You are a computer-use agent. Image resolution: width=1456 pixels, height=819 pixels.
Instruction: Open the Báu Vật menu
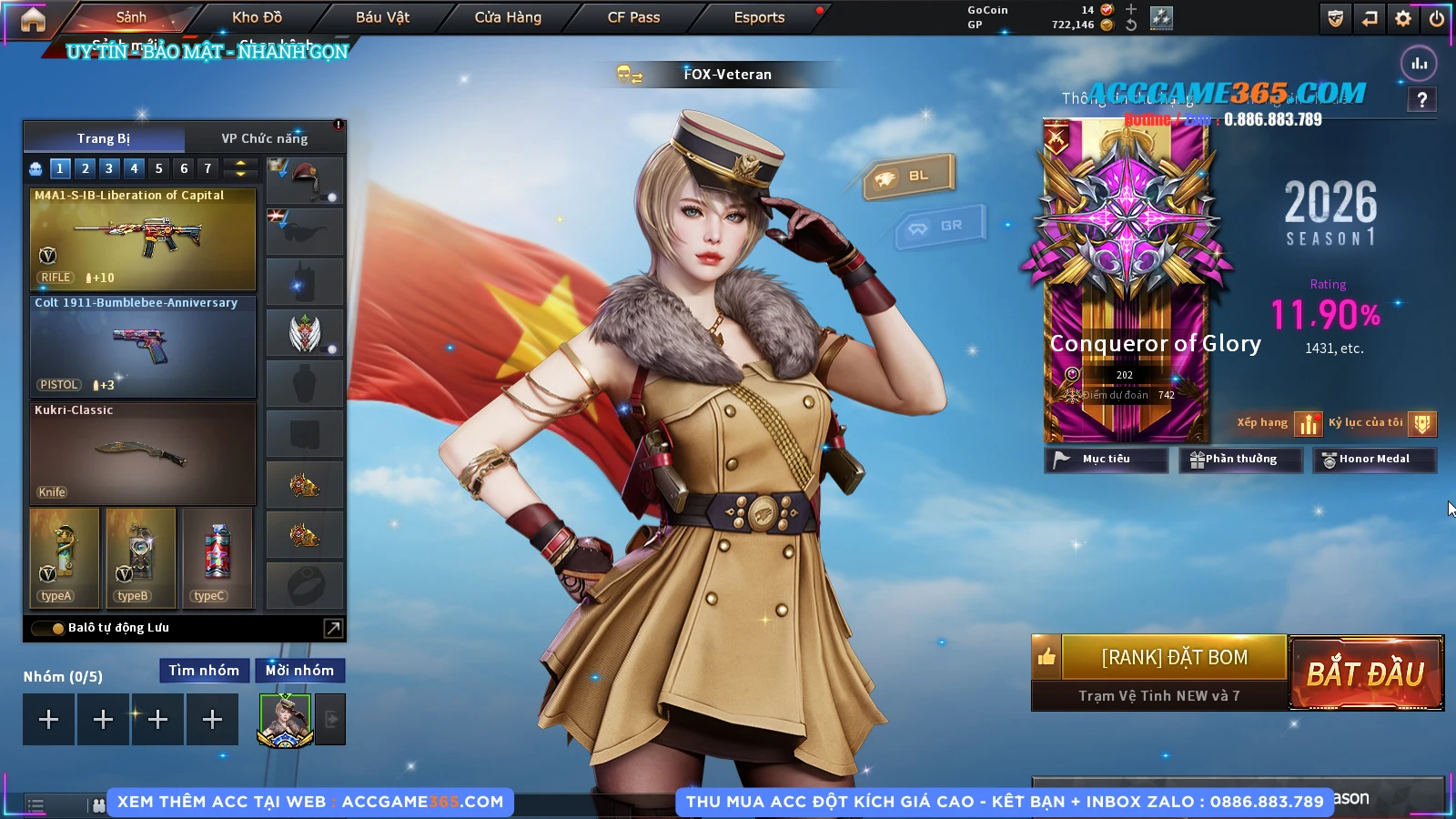(x=382, y=17)
